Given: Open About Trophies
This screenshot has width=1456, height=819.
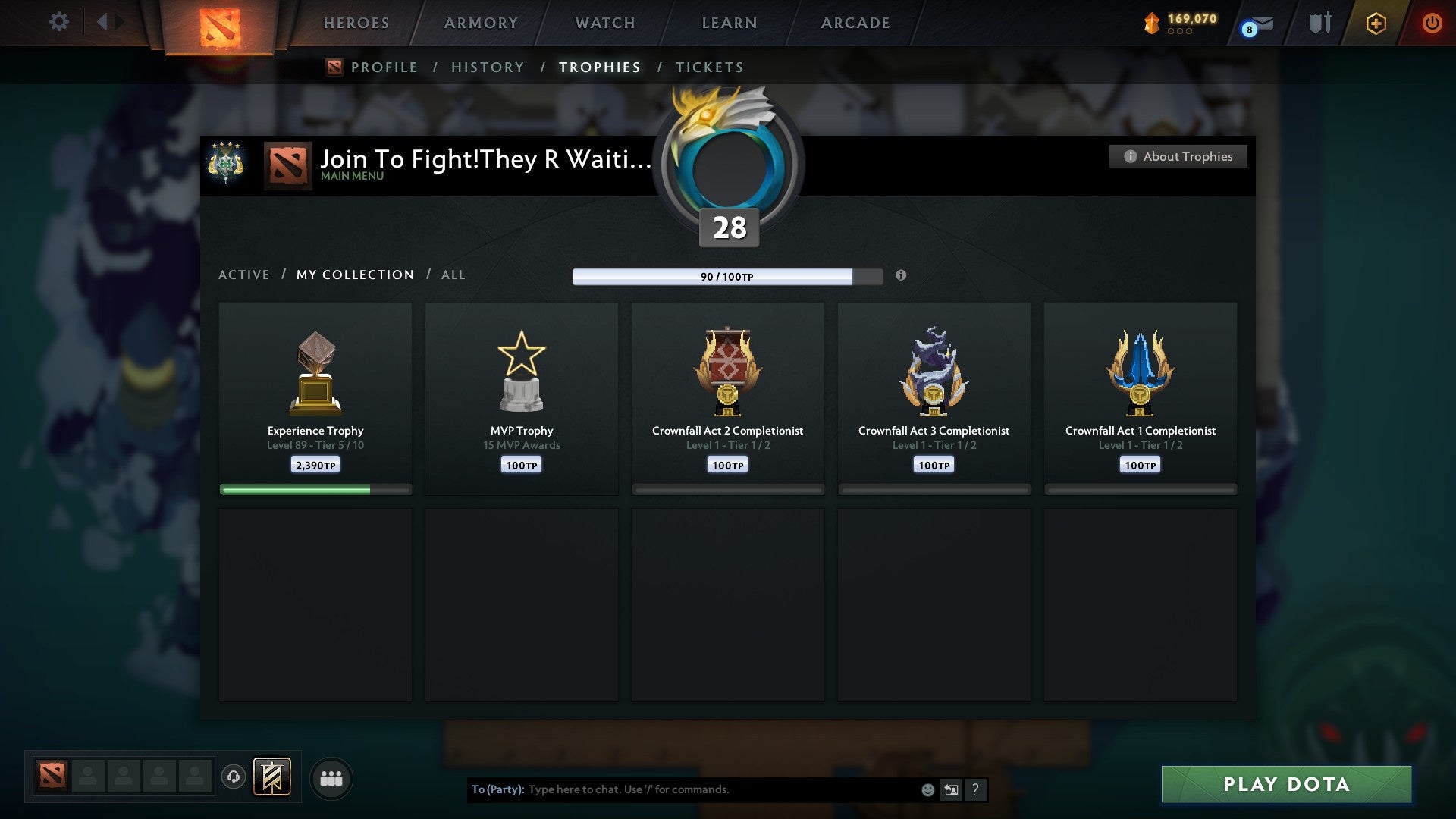Looking at the screenshot, I should coord(1178,156).
